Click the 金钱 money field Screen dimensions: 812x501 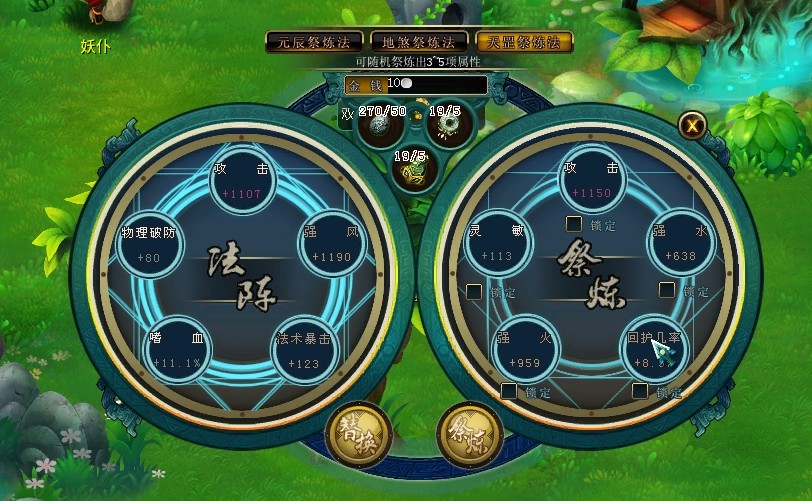tap(415, 85)
